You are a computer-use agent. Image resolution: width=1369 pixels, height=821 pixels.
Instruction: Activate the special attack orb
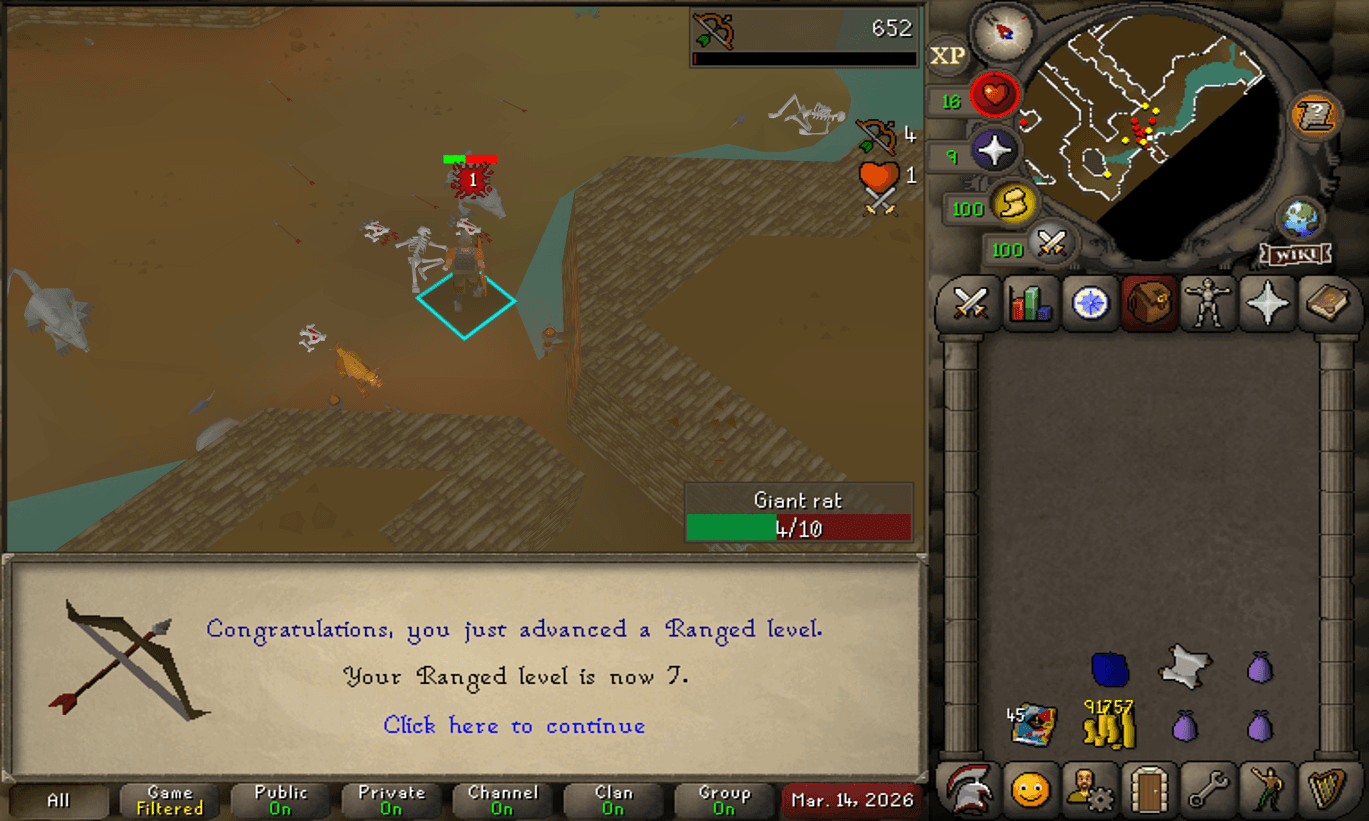click(x=1050, y=244)
